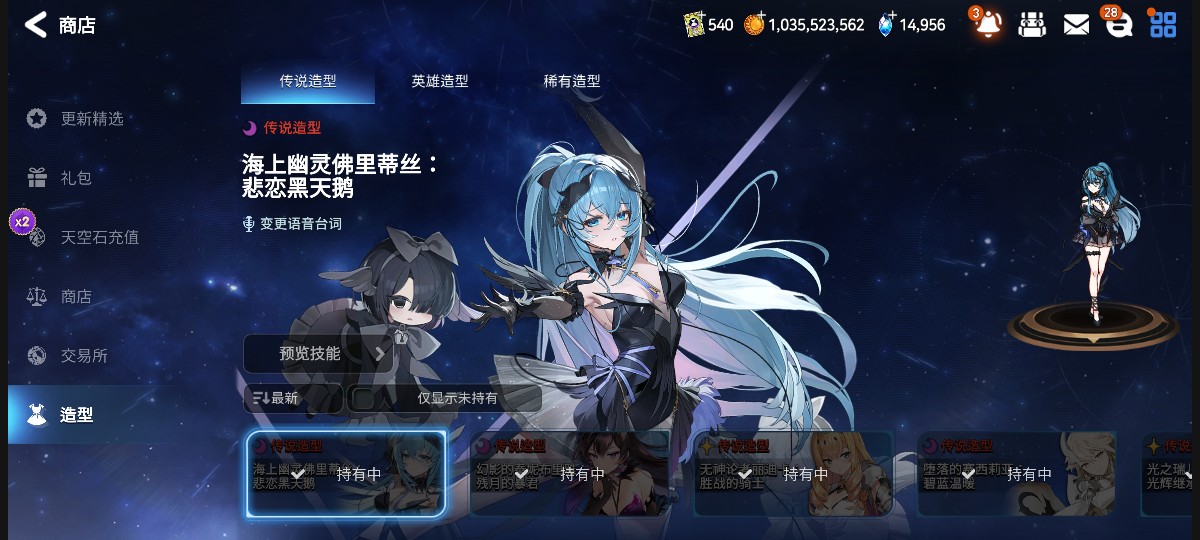The width and height of the screenshot is (1200, 540).
Task: Select the 造型 skins section
Action: 76,414
